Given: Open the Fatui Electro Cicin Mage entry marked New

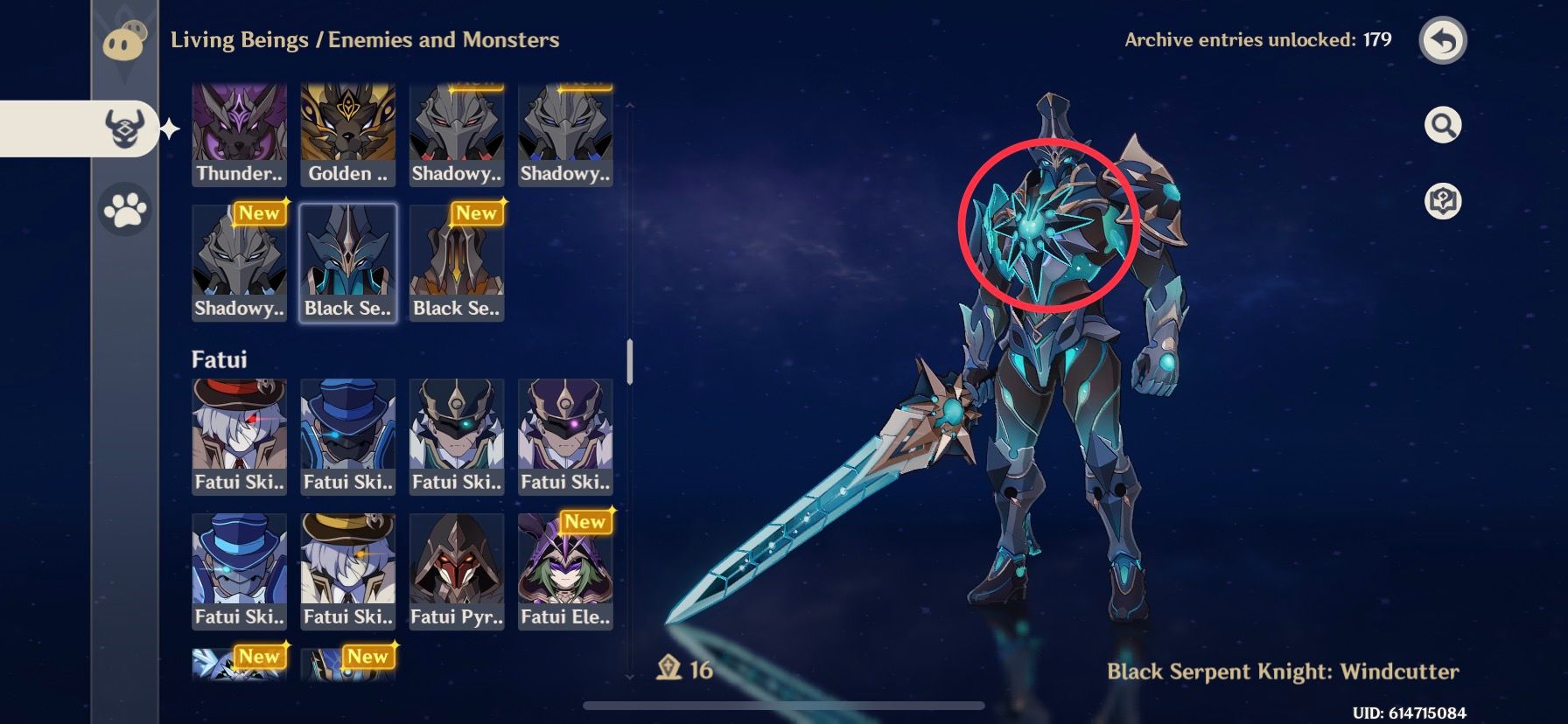Looking at the screenshot, I should tap(565, 568).
